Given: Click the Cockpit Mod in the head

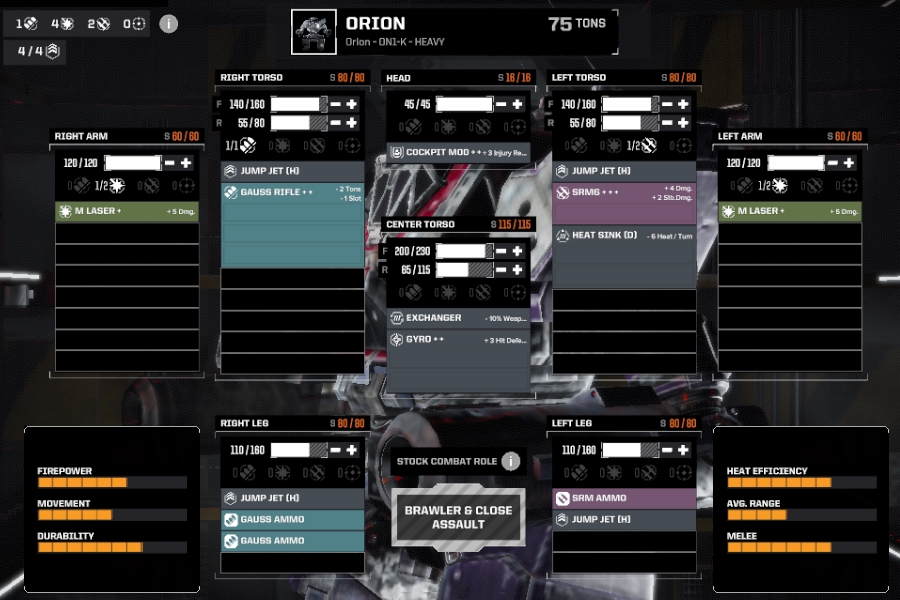Looking at the screenshot, I should pos(458,153).
